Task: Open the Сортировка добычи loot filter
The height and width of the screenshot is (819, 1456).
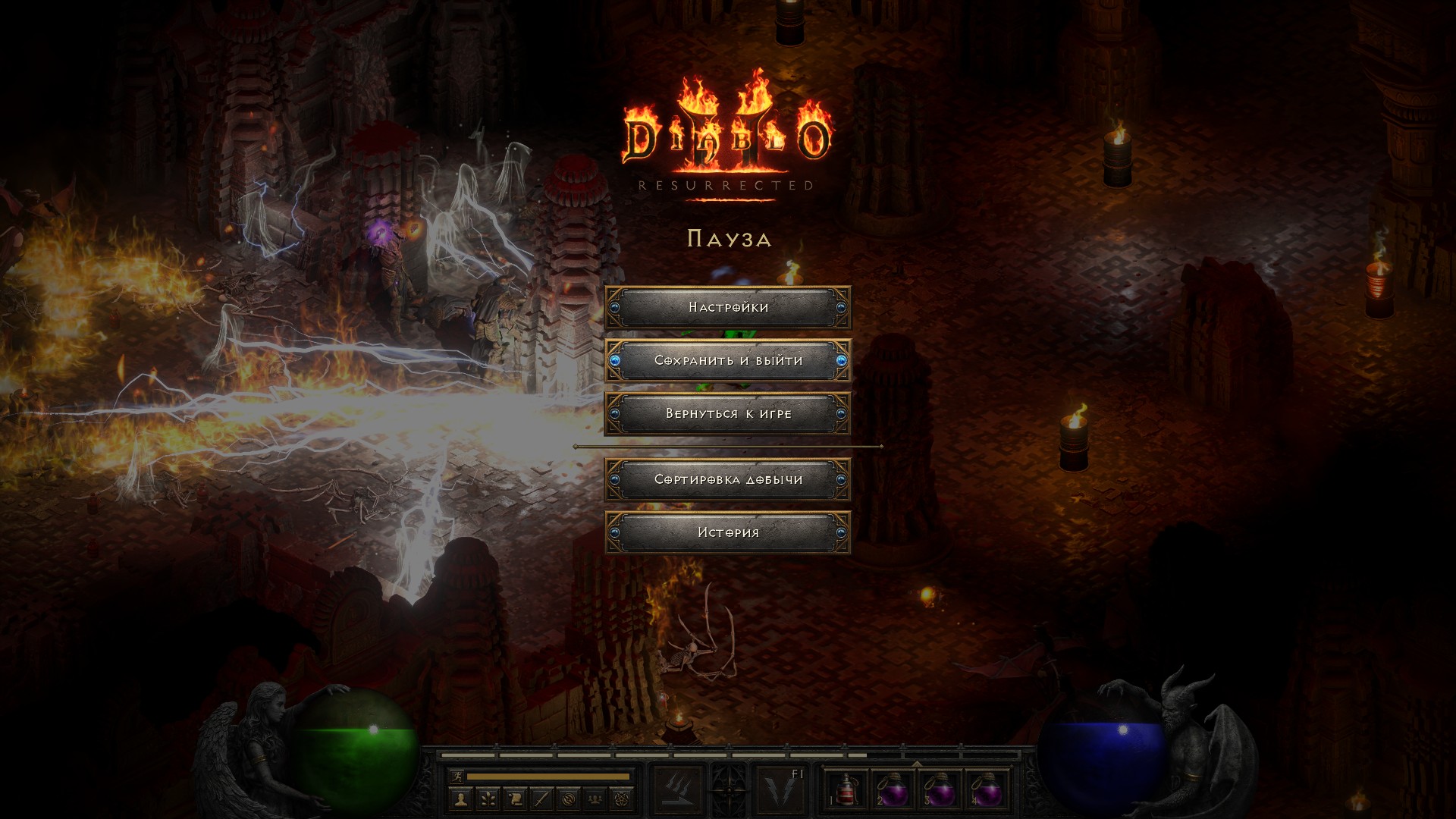Action: (x=728, y=479)
